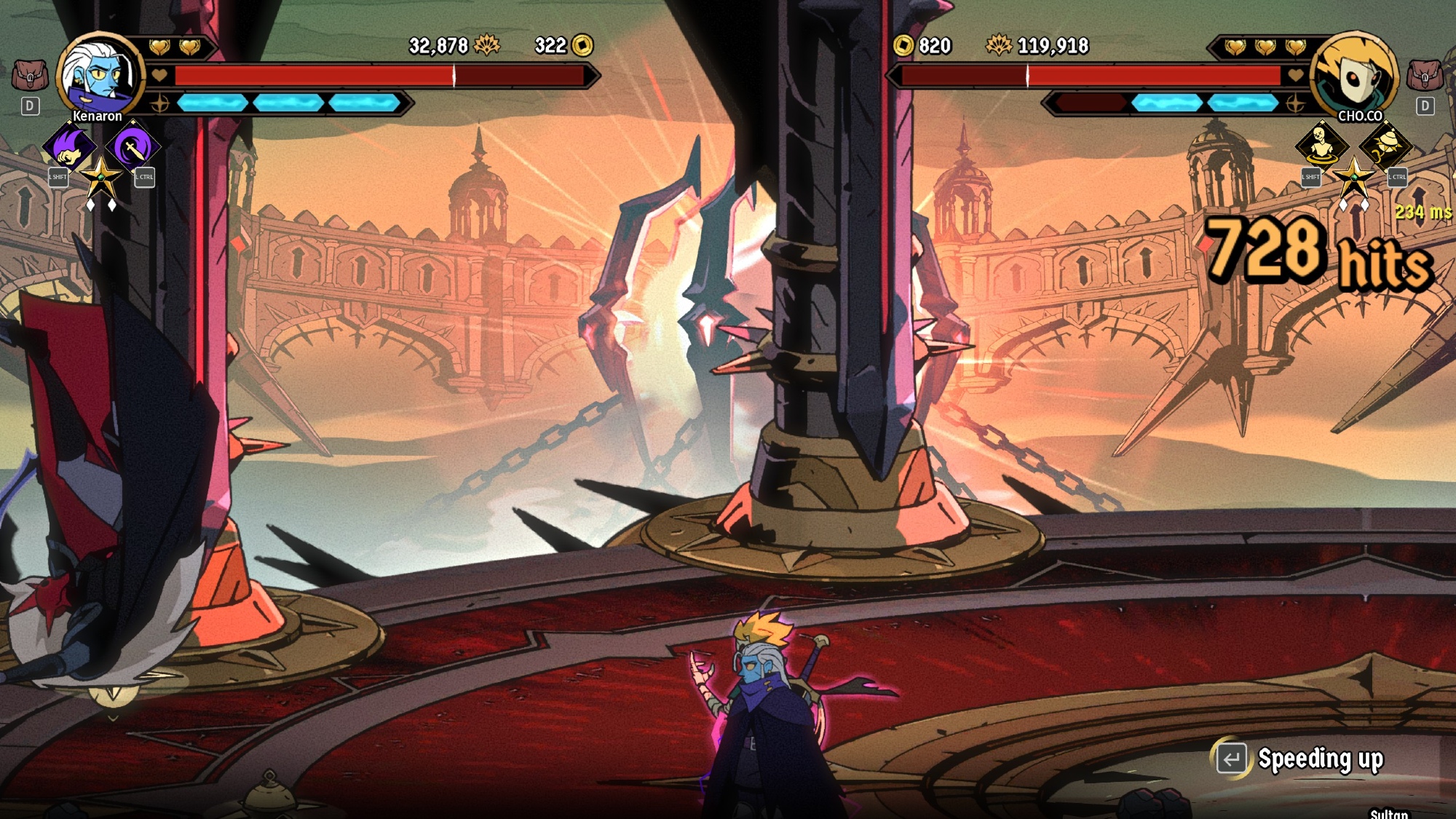Image resolution: width=1456 pixels, height=819 pixels.
Task: Activate Kenaron's purple fist skill
Action: pyautogui.click(x=70, y=148)
